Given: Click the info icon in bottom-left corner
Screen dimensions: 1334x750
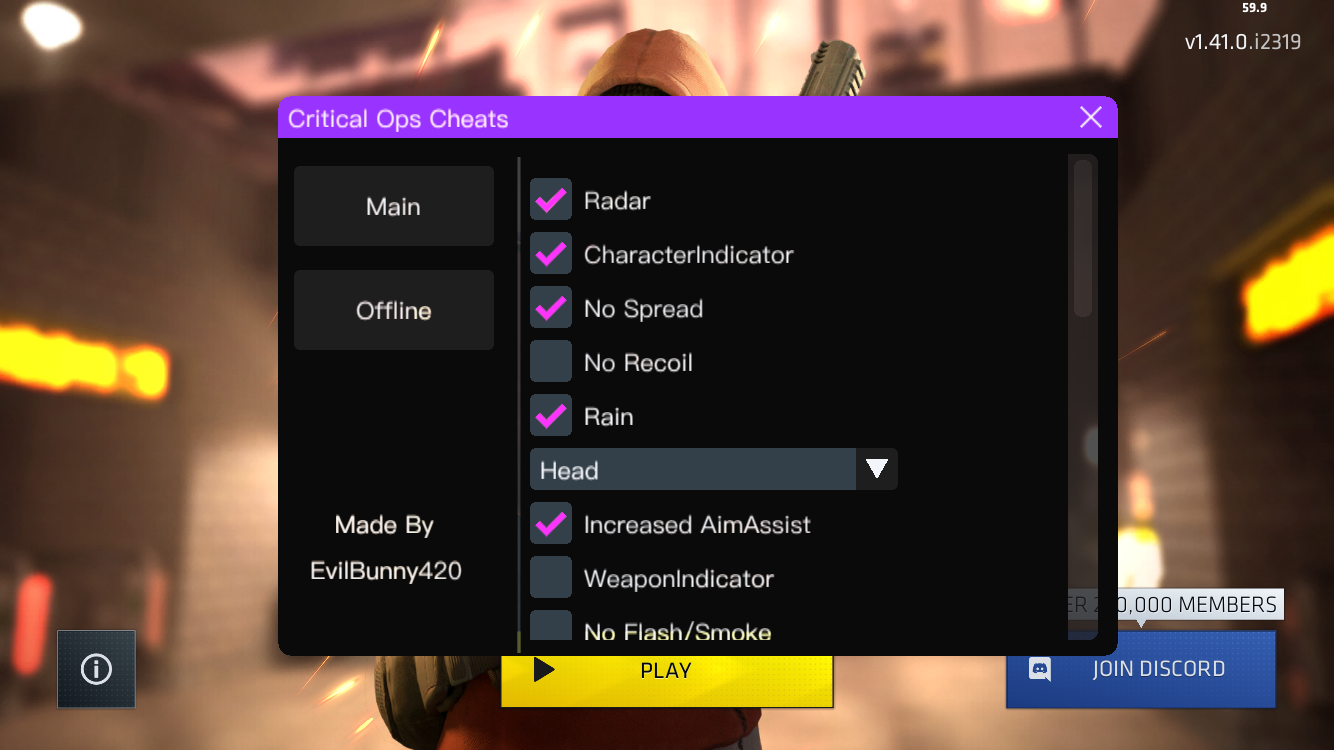Looking at the screenshot, I should coord(96,668).
